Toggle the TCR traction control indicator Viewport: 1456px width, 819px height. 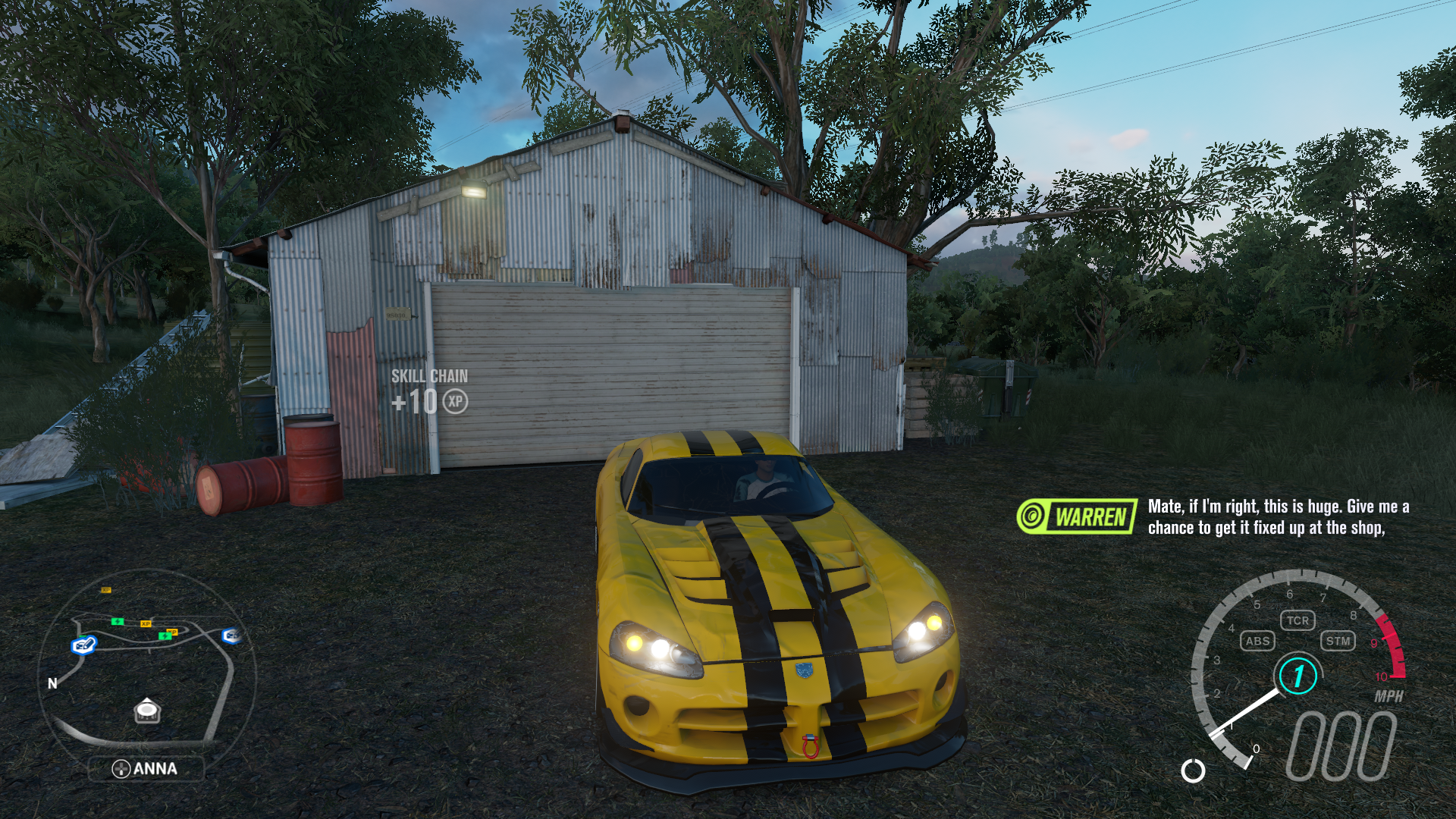click(1298, 620)
